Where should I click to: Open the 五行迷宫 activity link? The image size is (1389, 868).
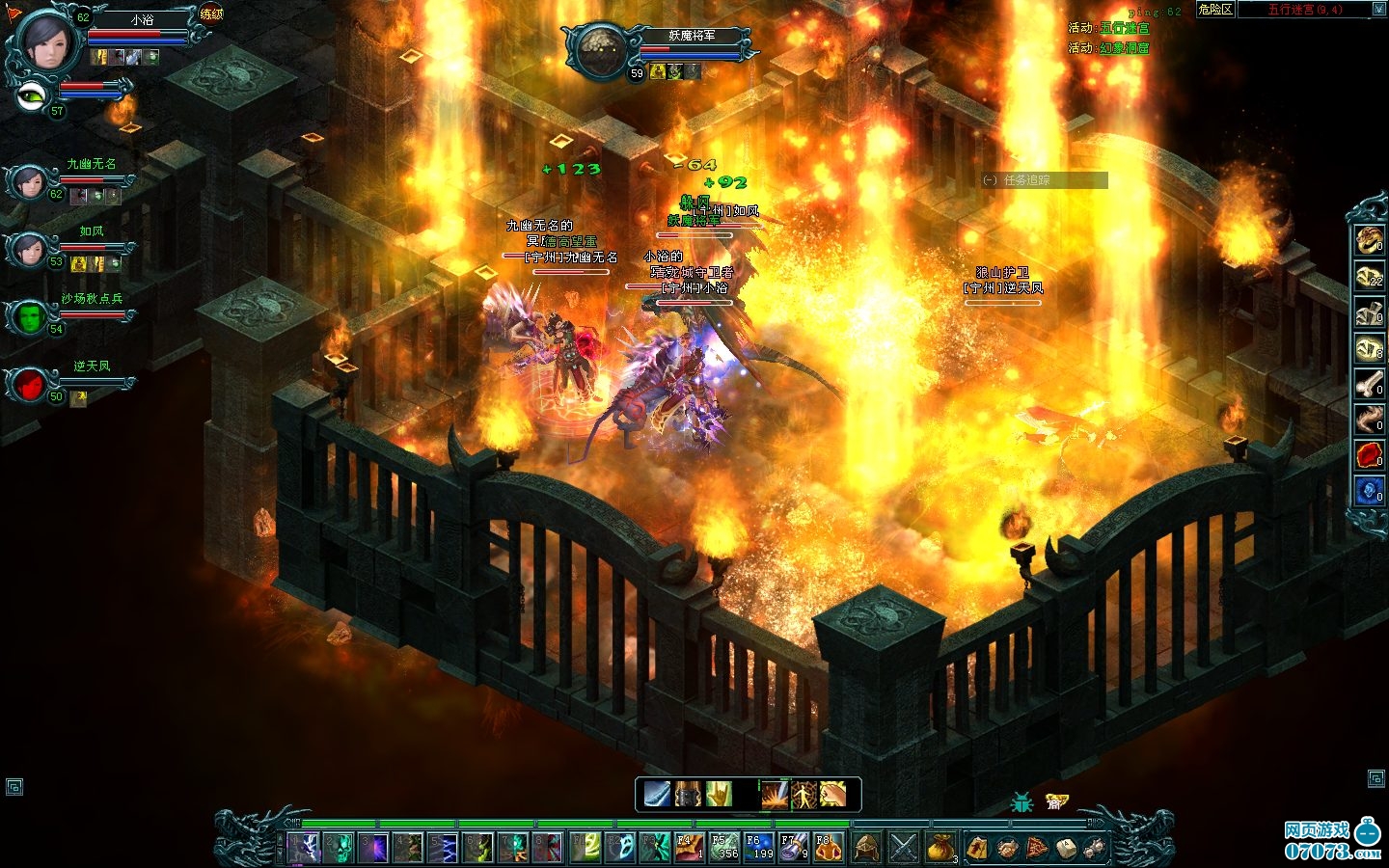point(1124,28)
